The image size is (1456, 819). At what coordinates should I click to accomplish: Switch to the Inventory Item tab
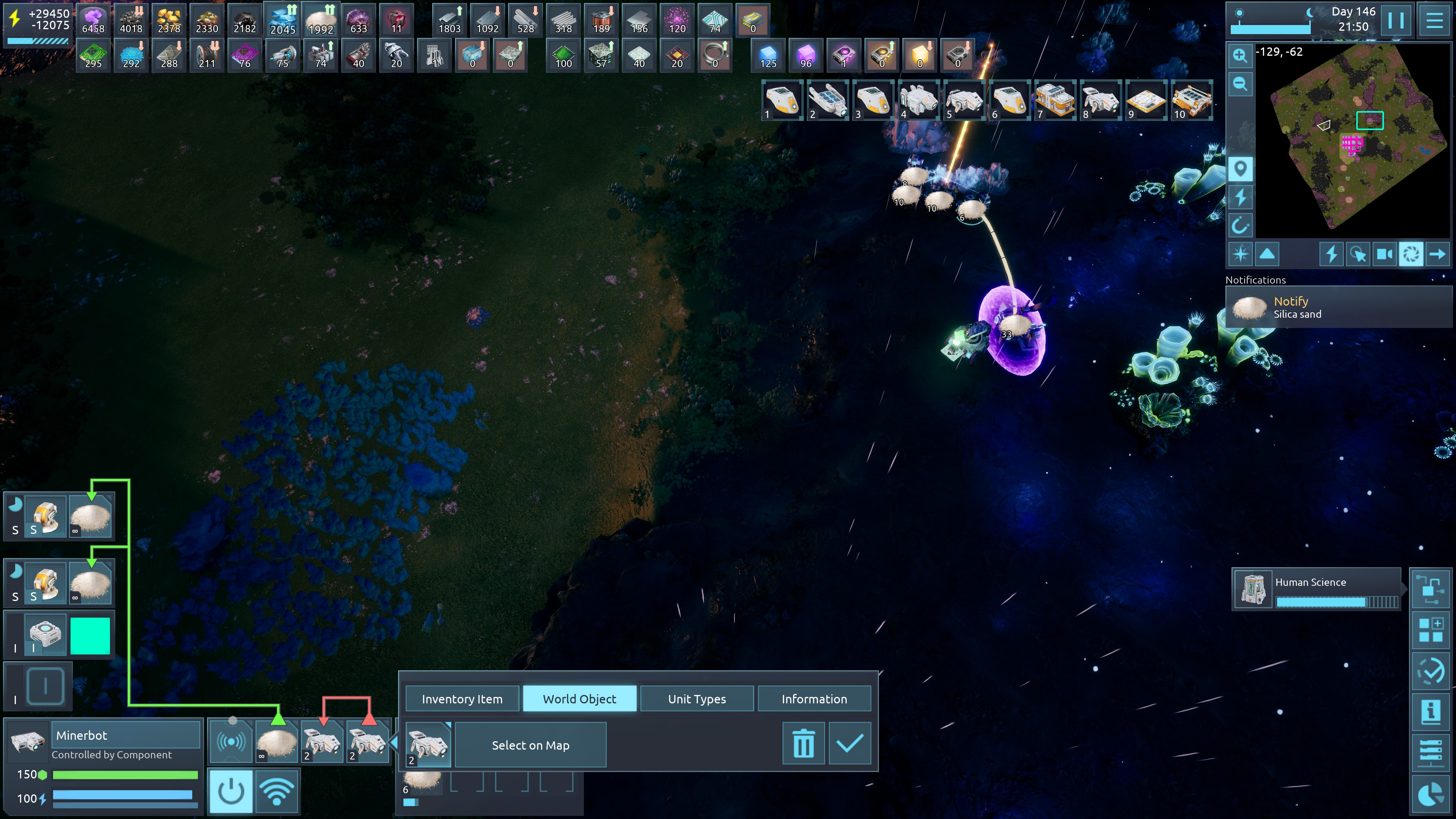(462, 698)
